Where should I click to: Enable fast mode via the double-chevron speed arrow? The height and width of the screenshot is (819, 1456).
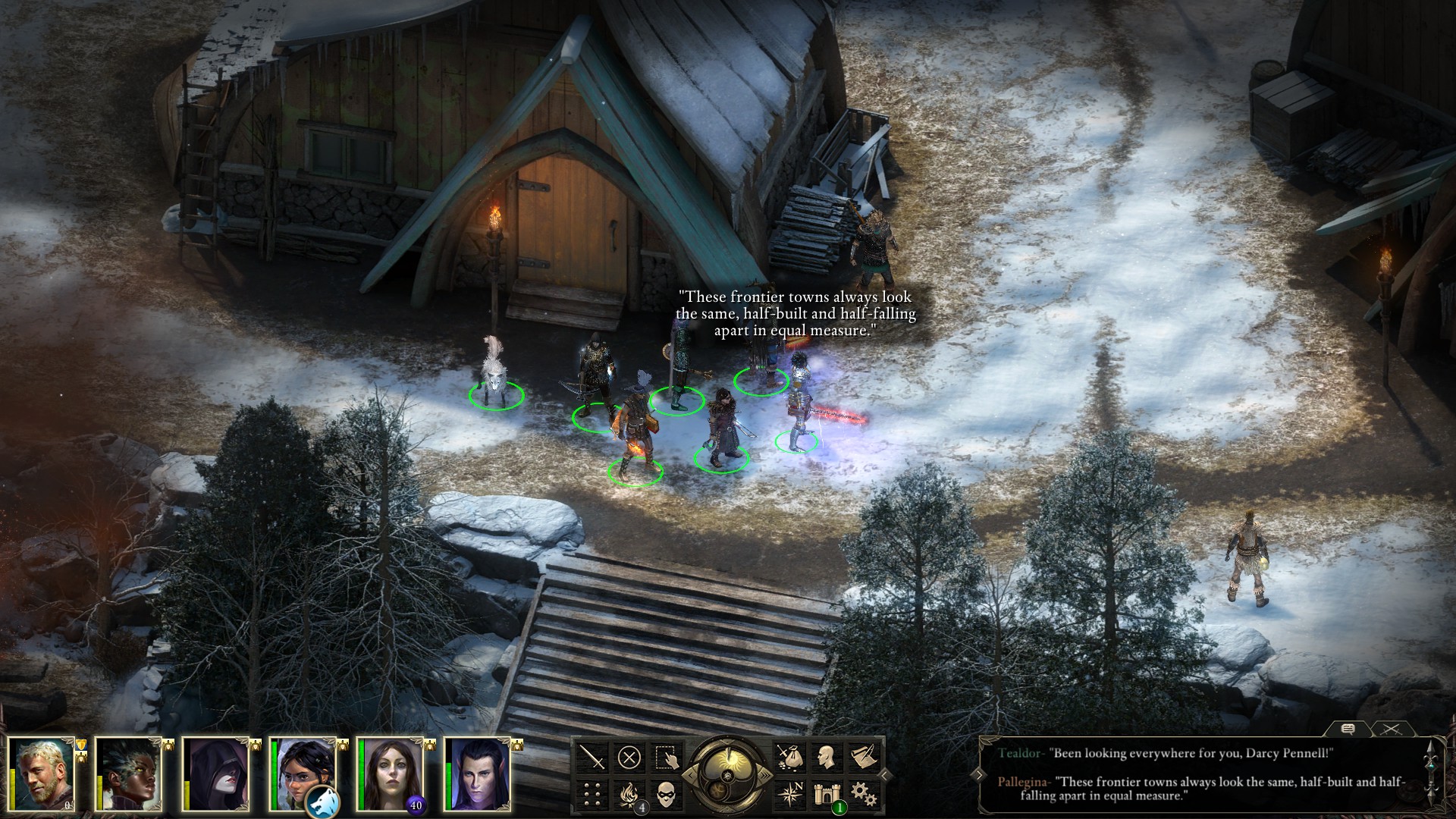pyautogui.click(x=766, y=774)
